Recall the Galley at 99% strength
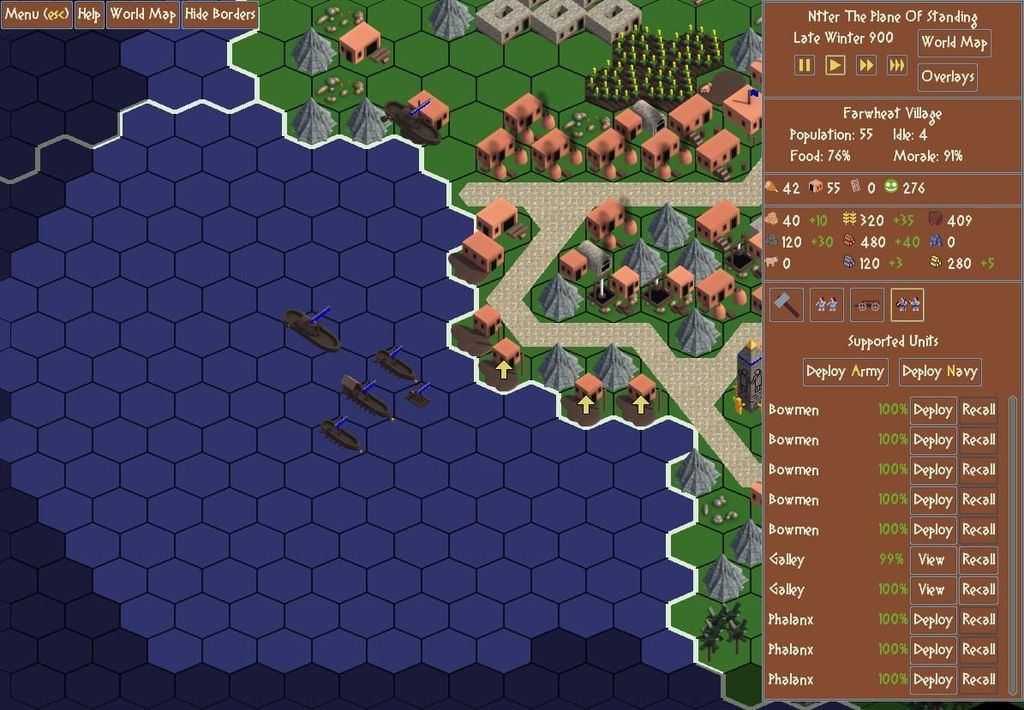Viewport: 1024px width, 710px height. point(978,560)
